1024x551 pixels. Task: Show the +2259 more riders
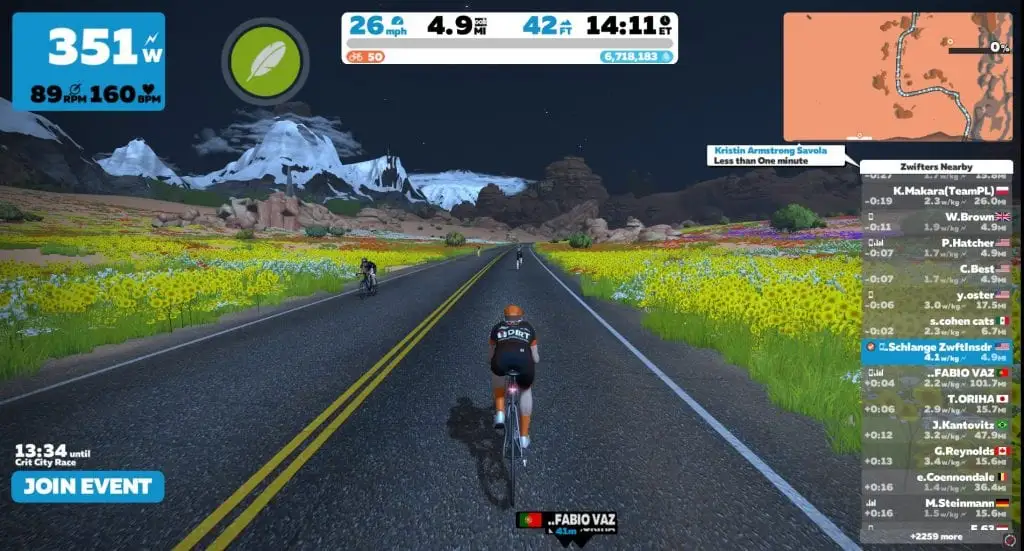(936, 536)
